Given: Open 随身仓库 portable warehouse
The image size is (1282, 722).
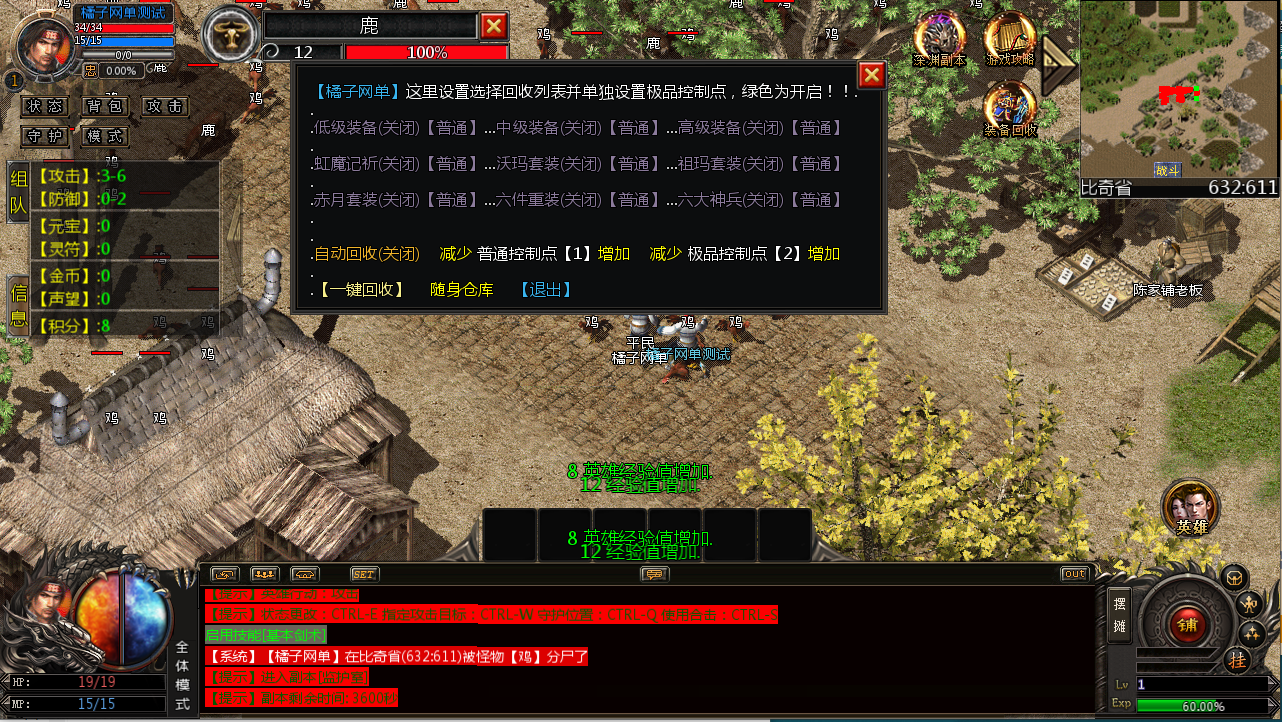Looking at the screenshot, I should click(462, 290).
